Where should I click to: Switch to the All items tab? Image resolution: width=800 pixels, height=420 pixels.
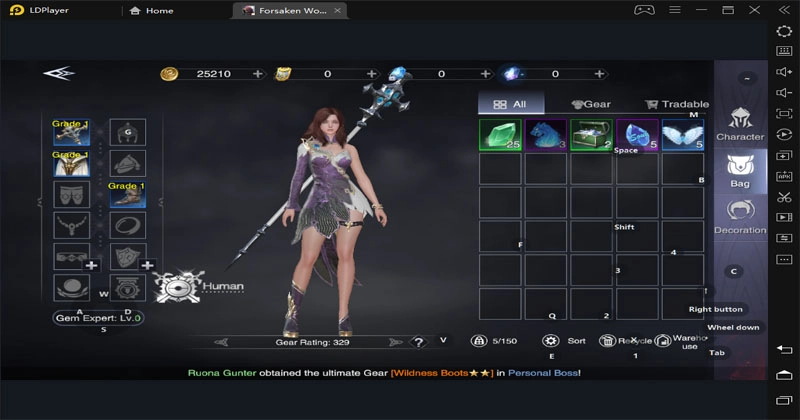pos(510,104)
